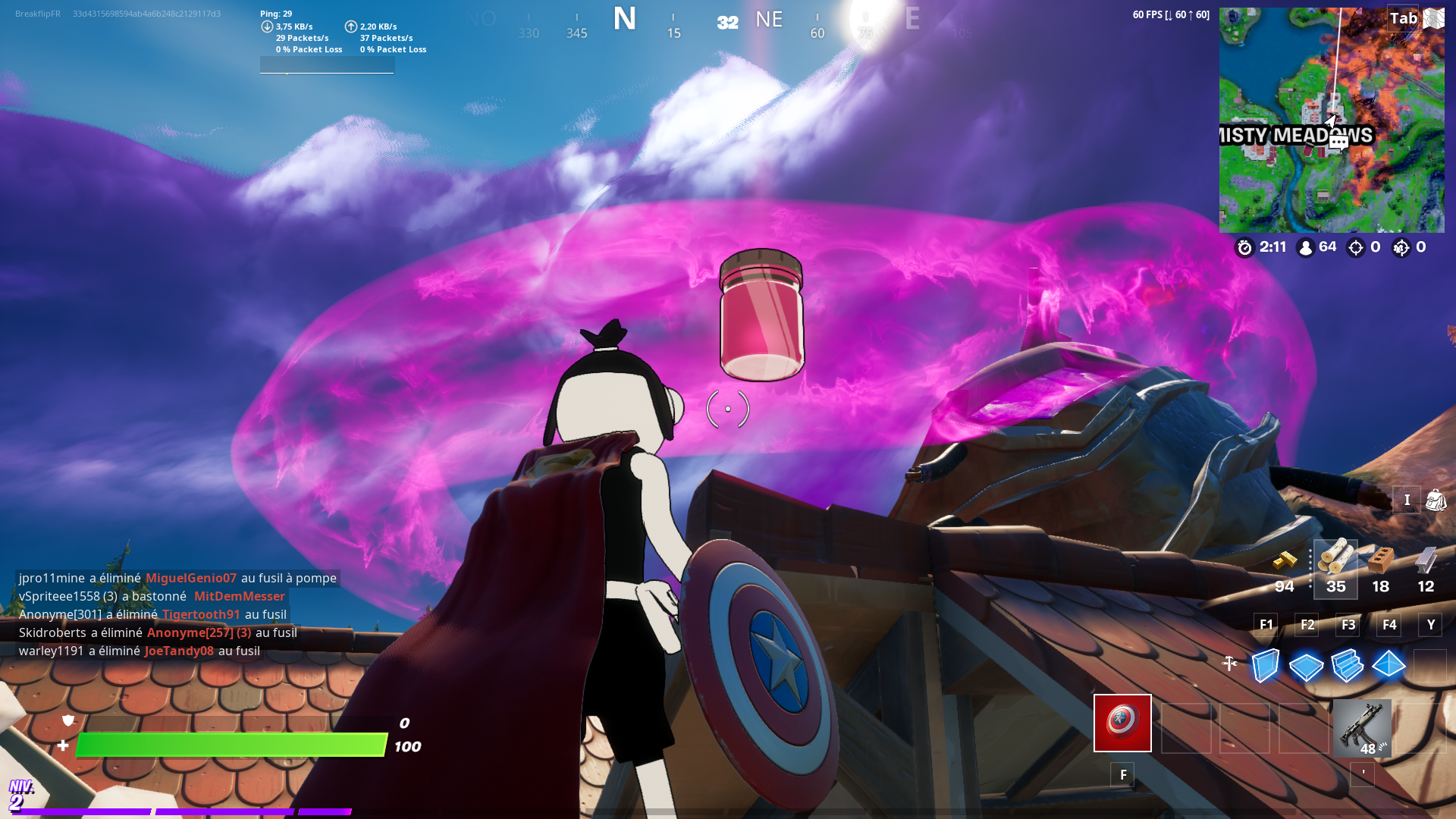The image size is (1456, 819).
Task: Choose the stairs build piece
Action: [x=1347, y=667]
